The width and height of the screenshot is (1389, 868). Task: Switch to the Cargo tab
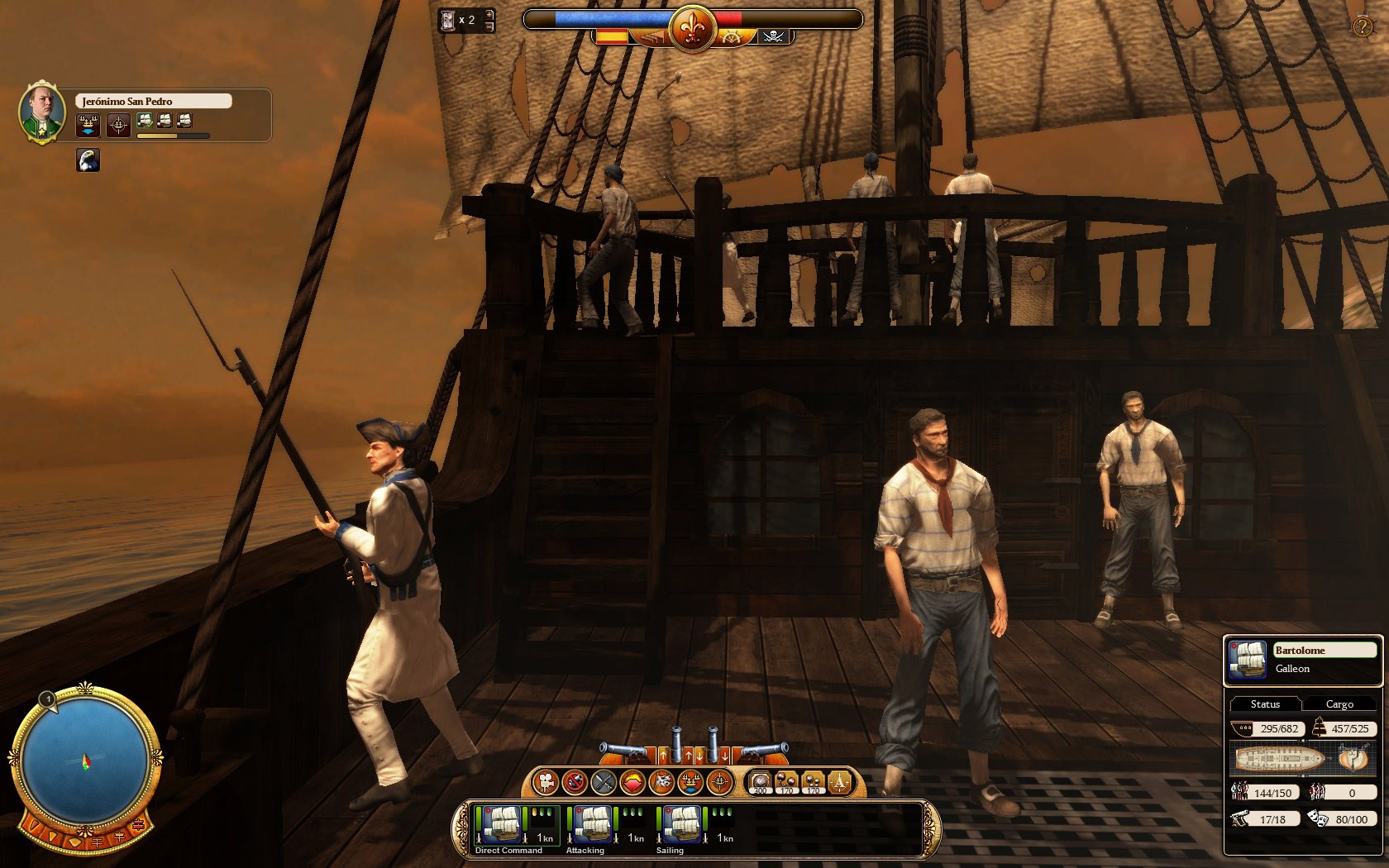tap(1340, 703)
